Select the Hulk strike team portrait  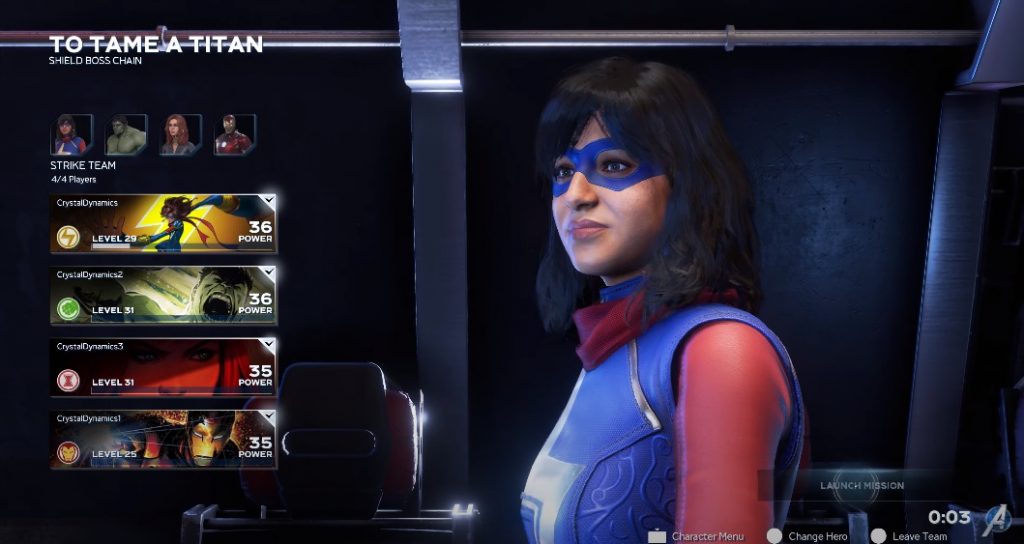point(126,135)
